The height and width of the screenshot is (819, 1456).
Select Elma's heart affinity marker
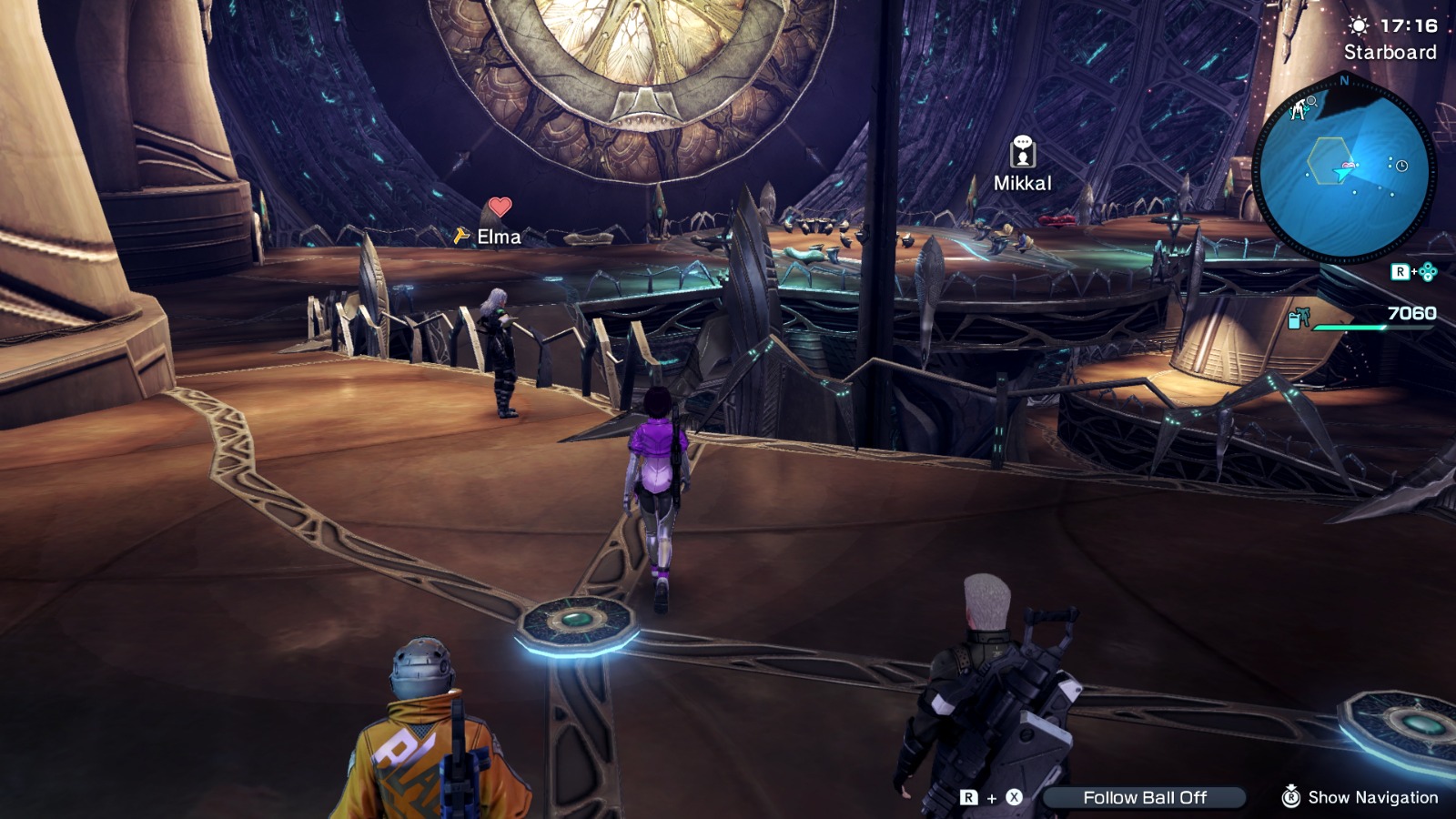[x=500, y=207]
